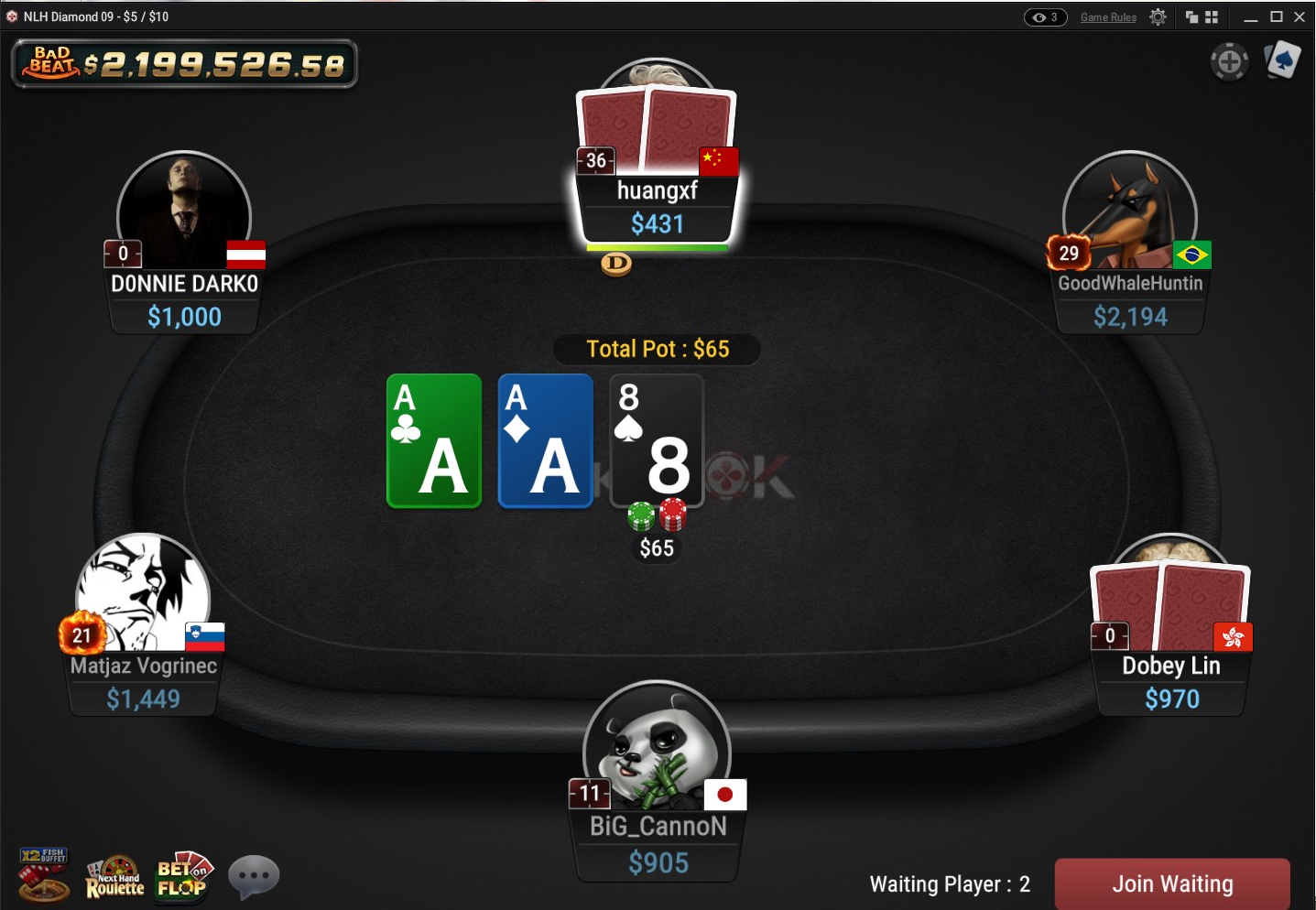This screenshot has height=910, width=1316.
Task: Toggle the spectator eye counter
Action: click(1043, 16)
